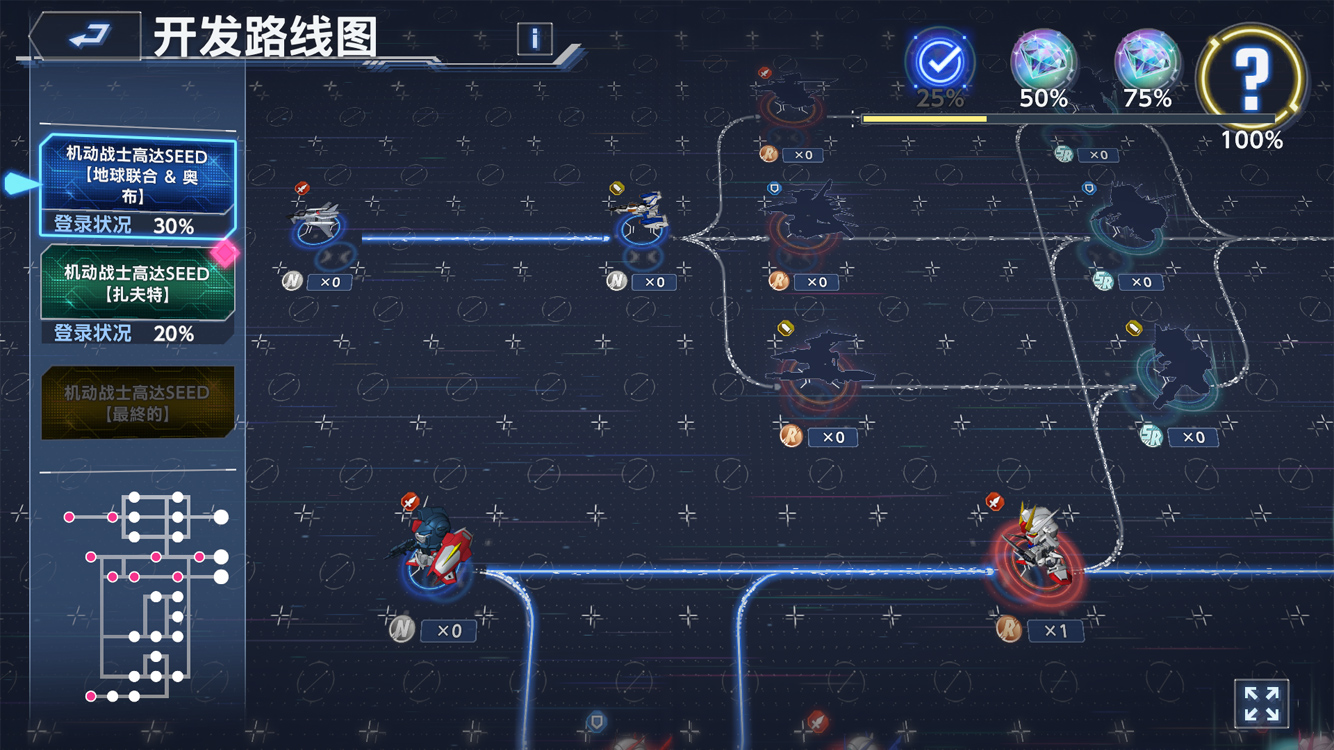Open the 100% mystery reward icon
This screenshot has width=1334, height=750.
point(1253,78)
